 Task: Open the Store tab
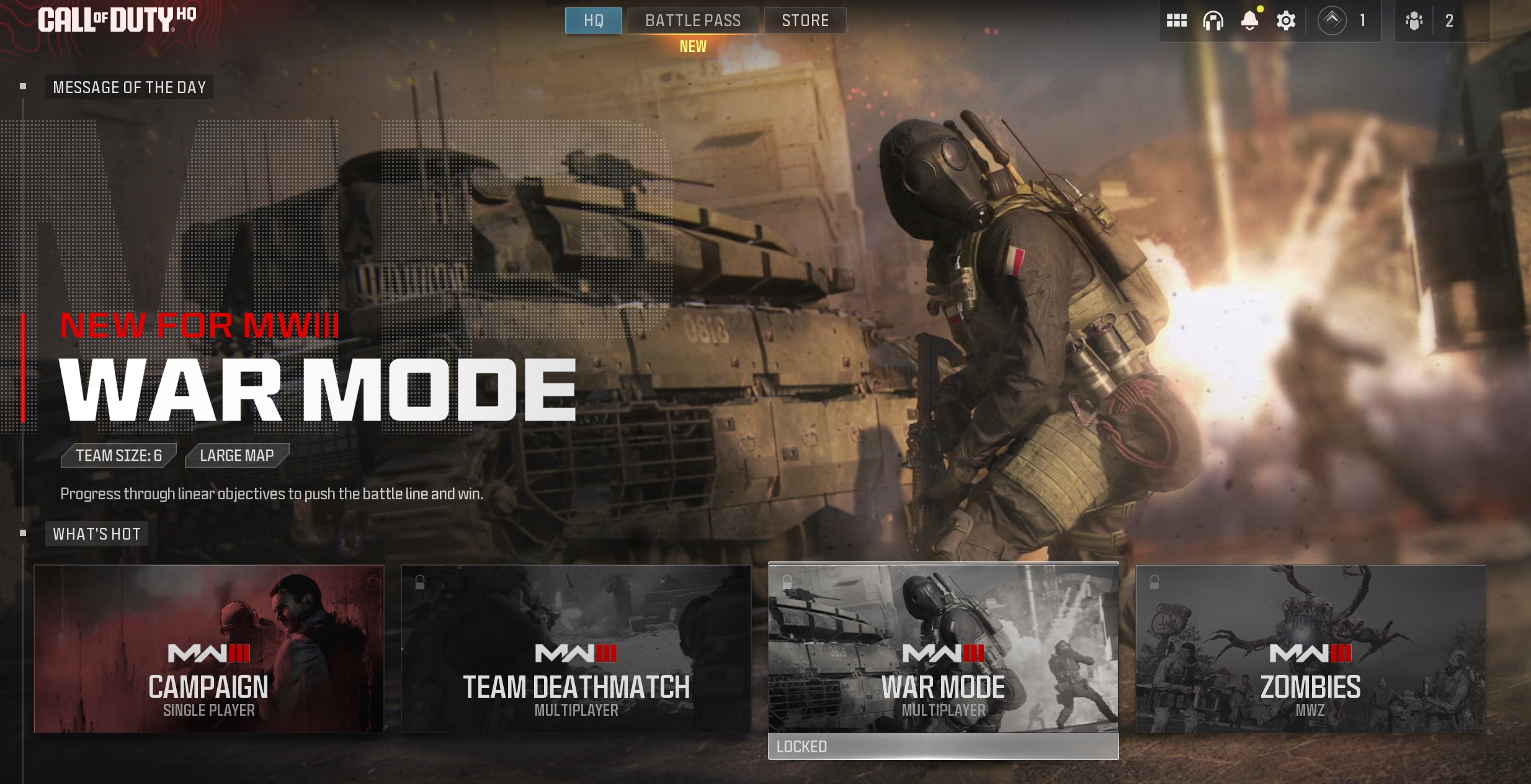(805, 20)
